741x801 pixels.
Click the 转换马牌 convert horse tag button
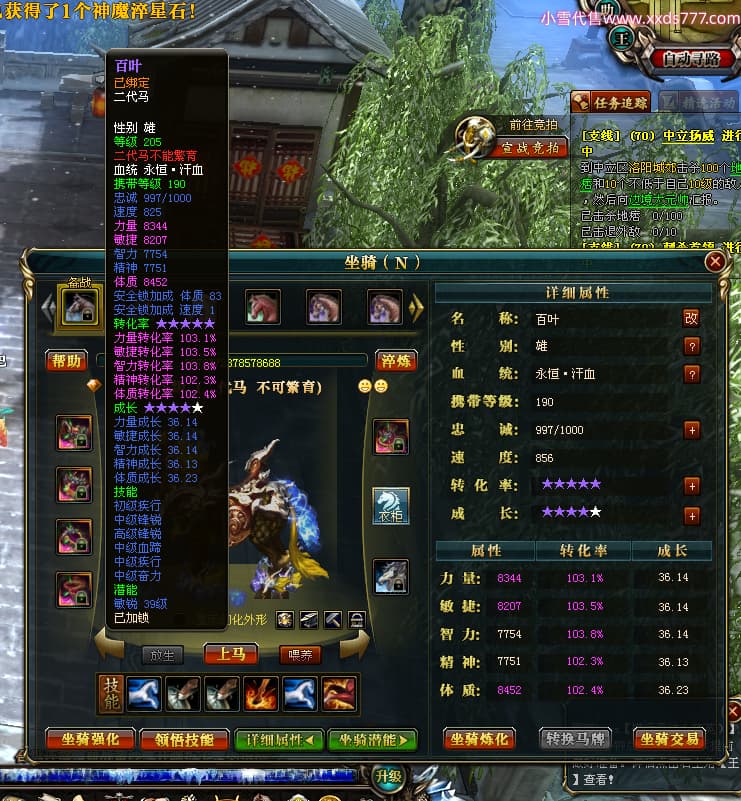point(576,740)
